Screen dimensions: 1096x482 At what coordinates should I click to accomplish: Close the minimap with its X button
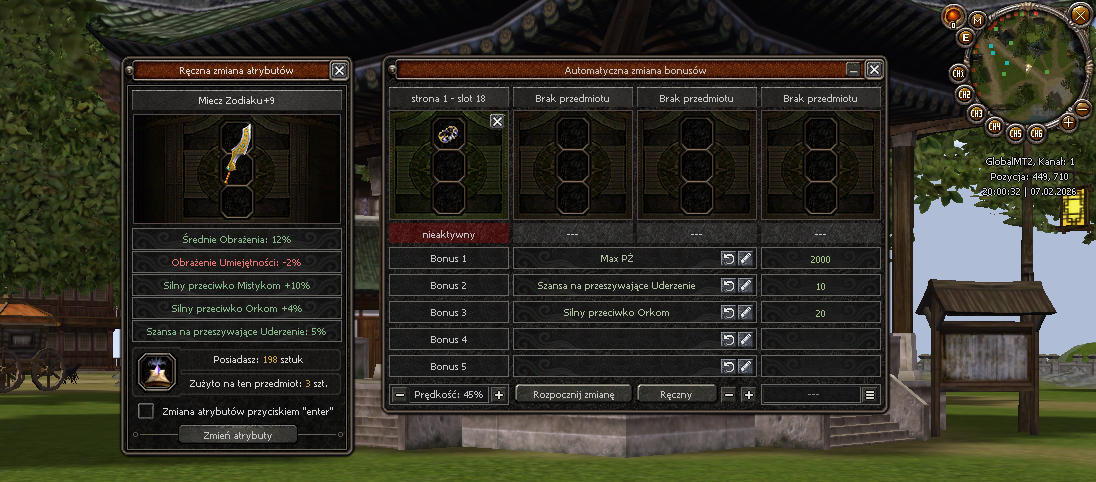pos(1079,13)
